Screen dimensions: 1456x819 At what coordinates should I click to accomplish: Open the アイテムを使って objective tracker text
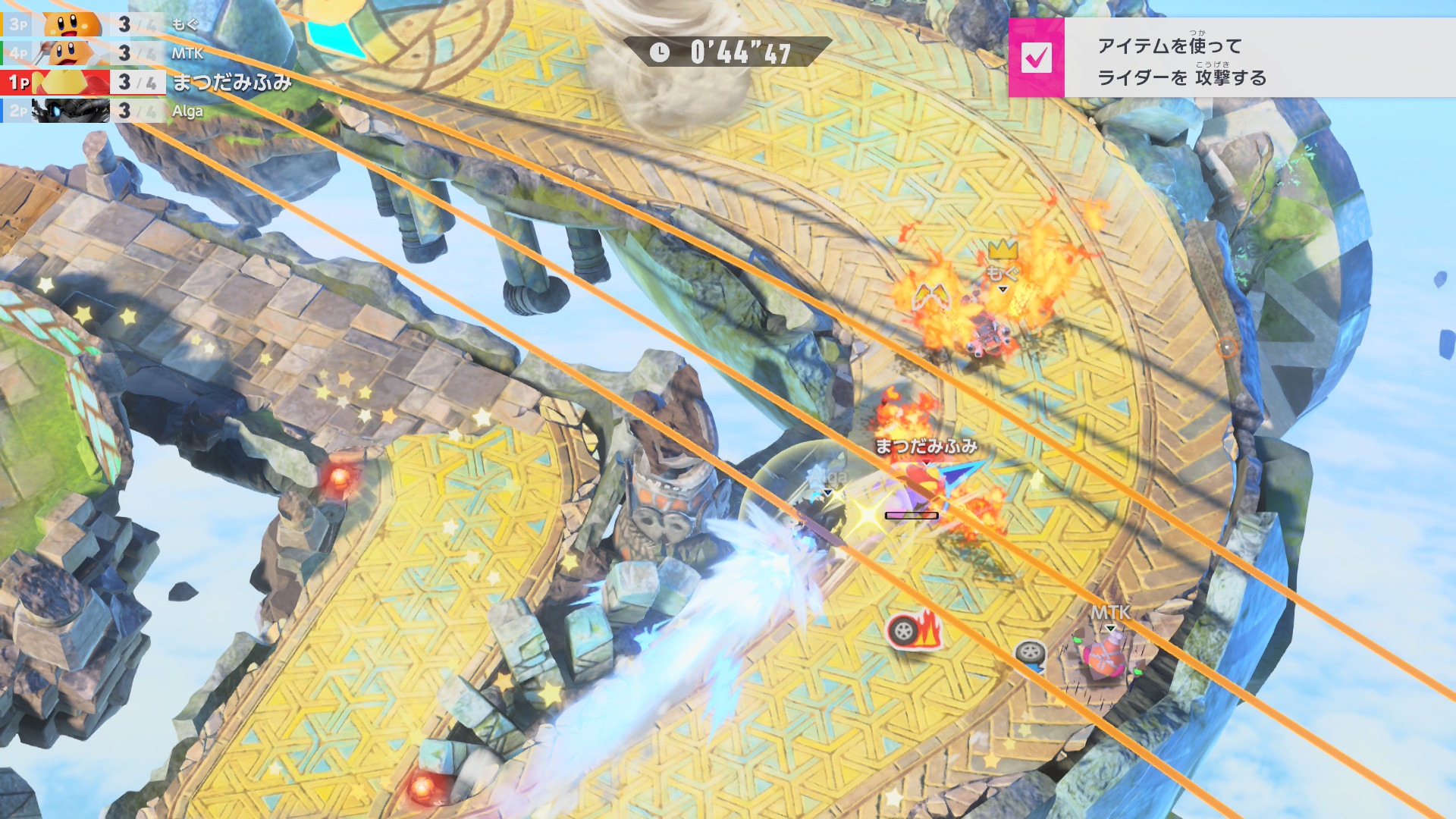(x=1181, y=61)
